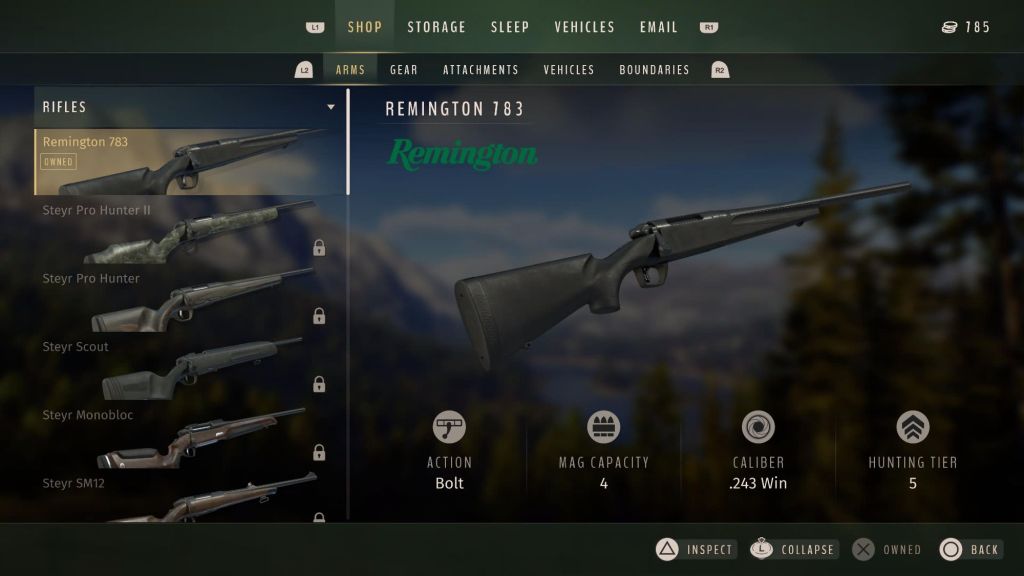Screen dimensions: 1024x576
Task: Pick the Steyr Scout rifle
Action: 190,367
